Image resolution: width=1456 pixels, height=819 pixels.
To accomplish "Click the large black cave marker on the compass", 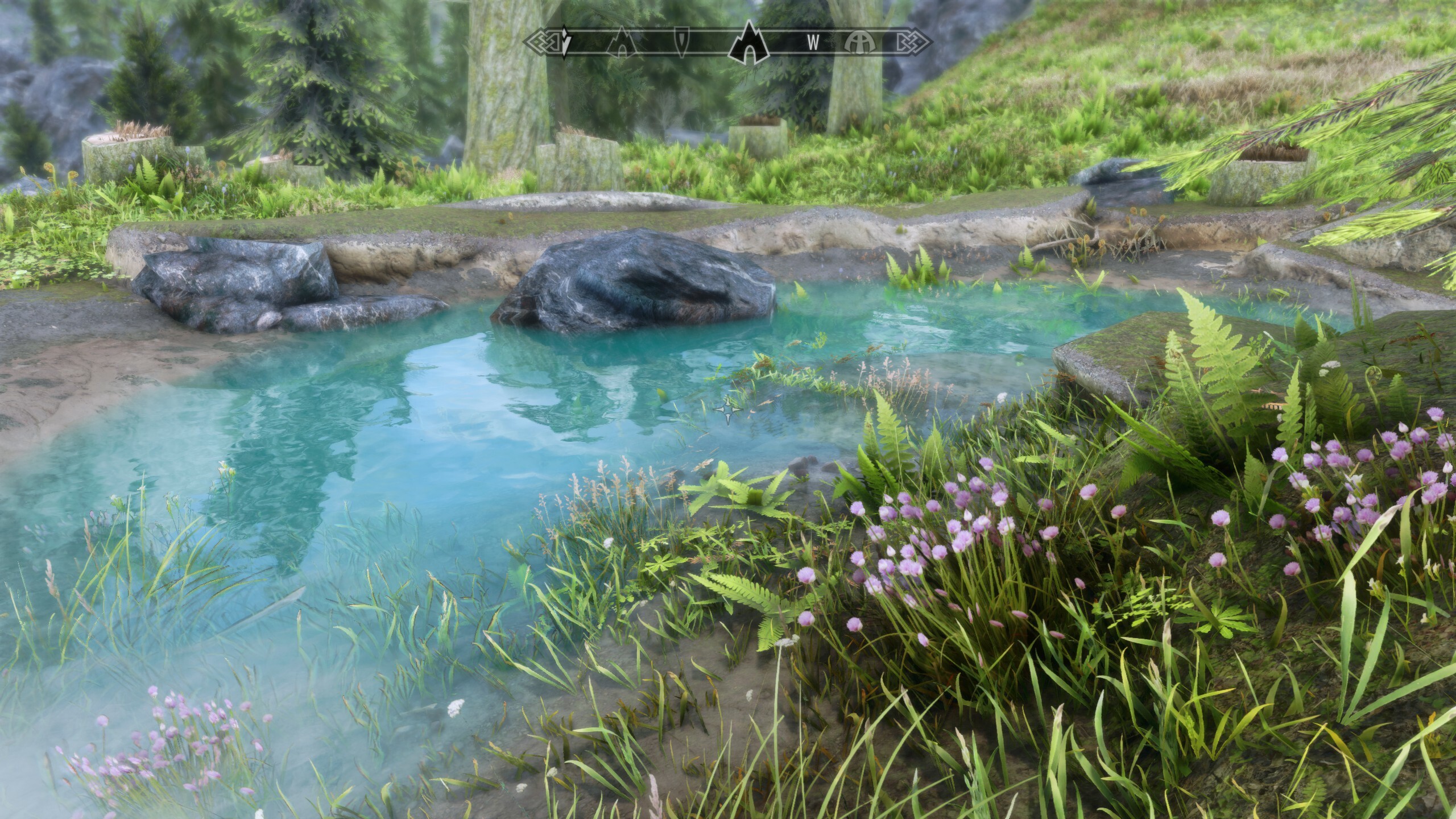I will click(750, 41).
